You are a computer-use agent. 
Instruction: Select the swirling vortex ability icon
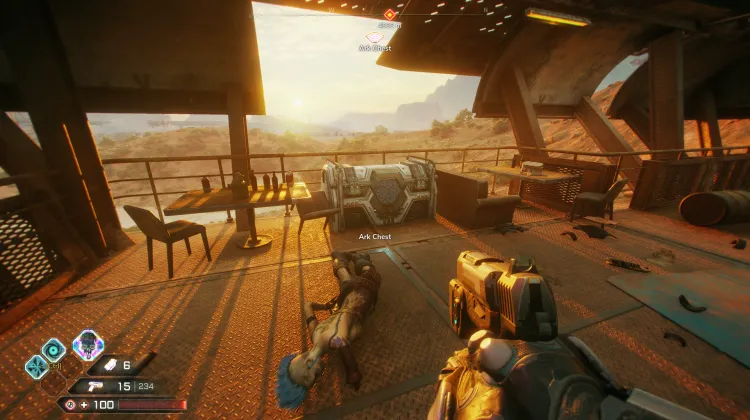(53, 349)
